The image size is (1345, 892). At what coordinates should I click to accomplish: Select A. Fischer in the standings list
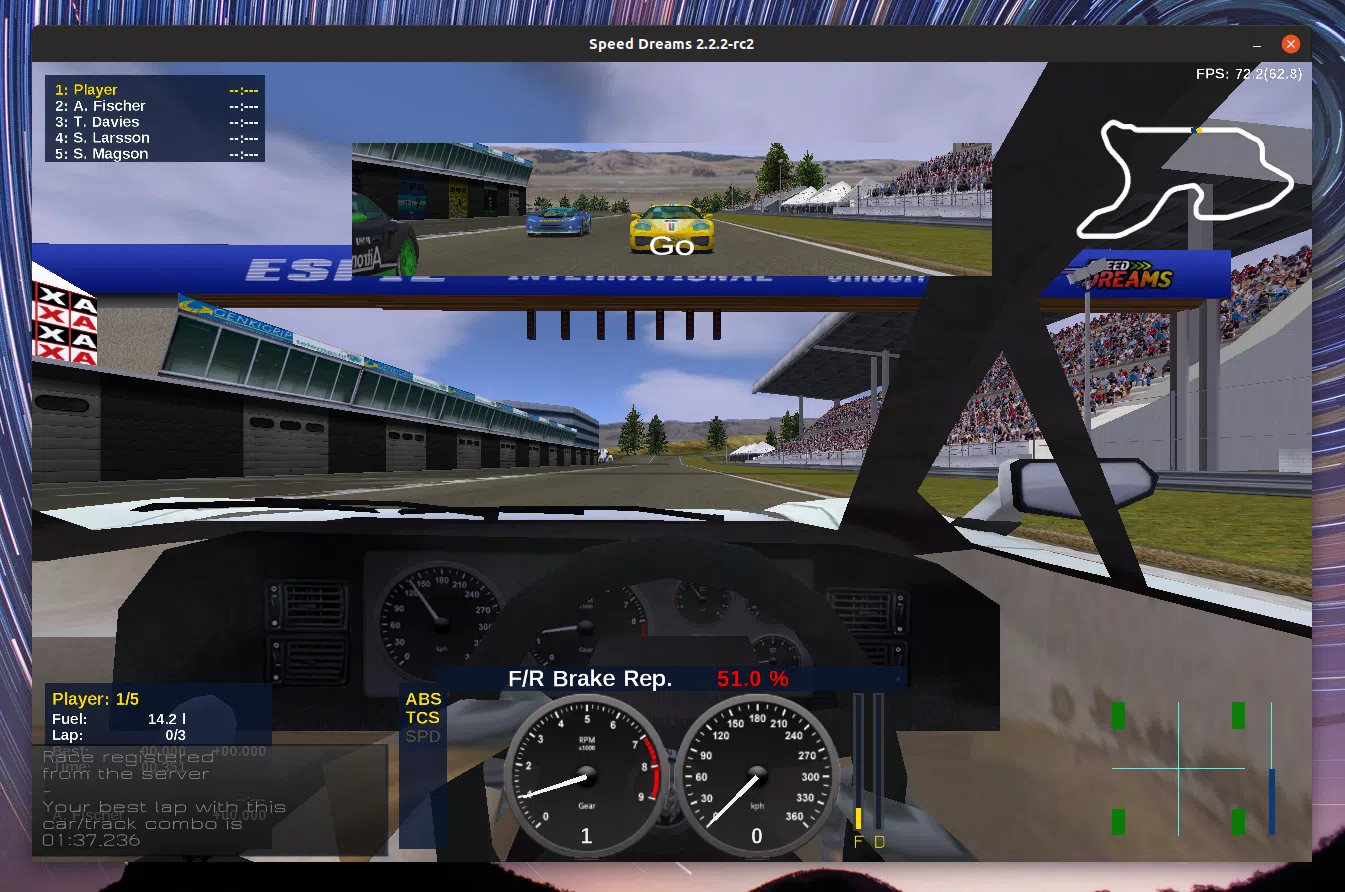click(x=105, y=105)
